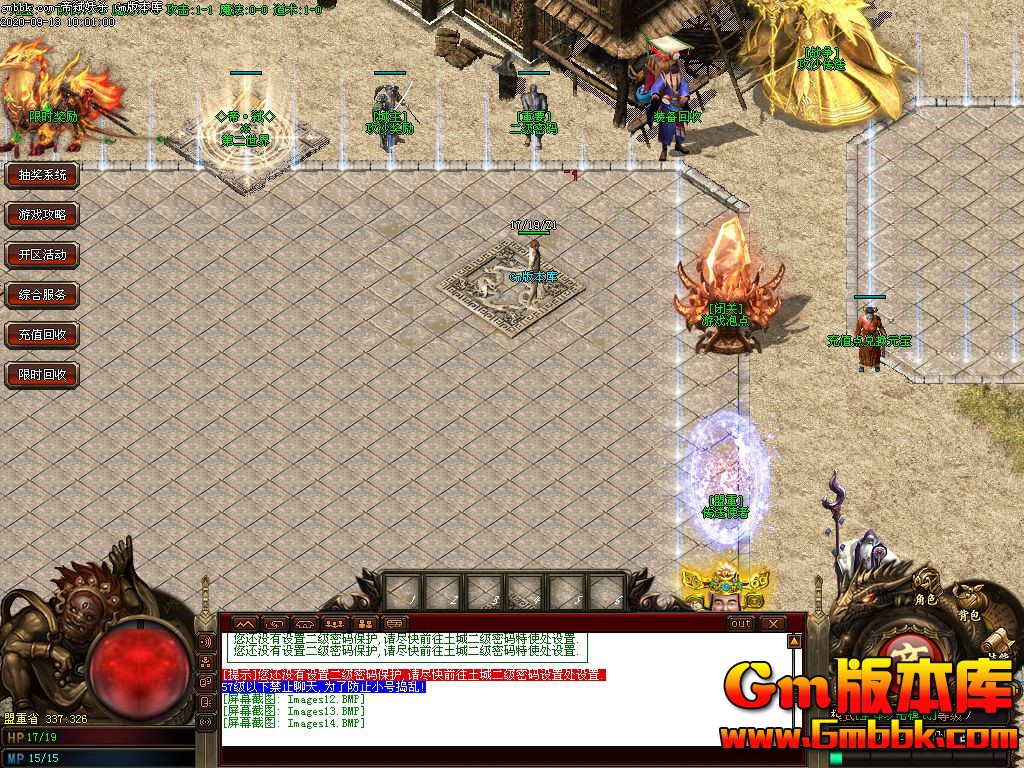The width and height of the screenshot is (1024, 768).
Task: Open the 游戏攻略 game guide
Action: click(x=42, y=215)
